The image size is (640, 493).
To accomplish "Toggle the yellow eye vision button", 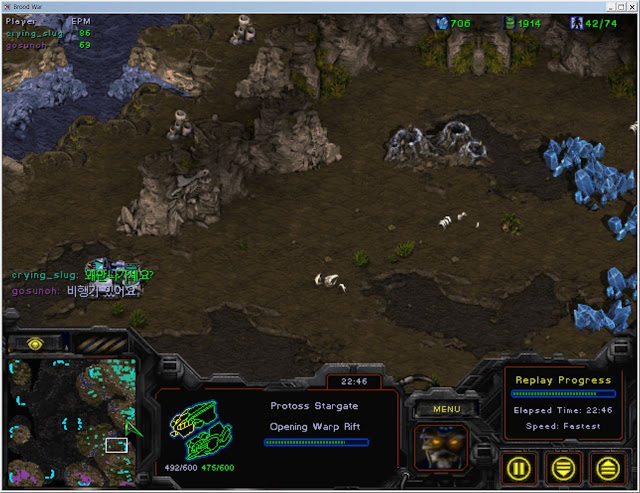I will (x=36, y=343).
